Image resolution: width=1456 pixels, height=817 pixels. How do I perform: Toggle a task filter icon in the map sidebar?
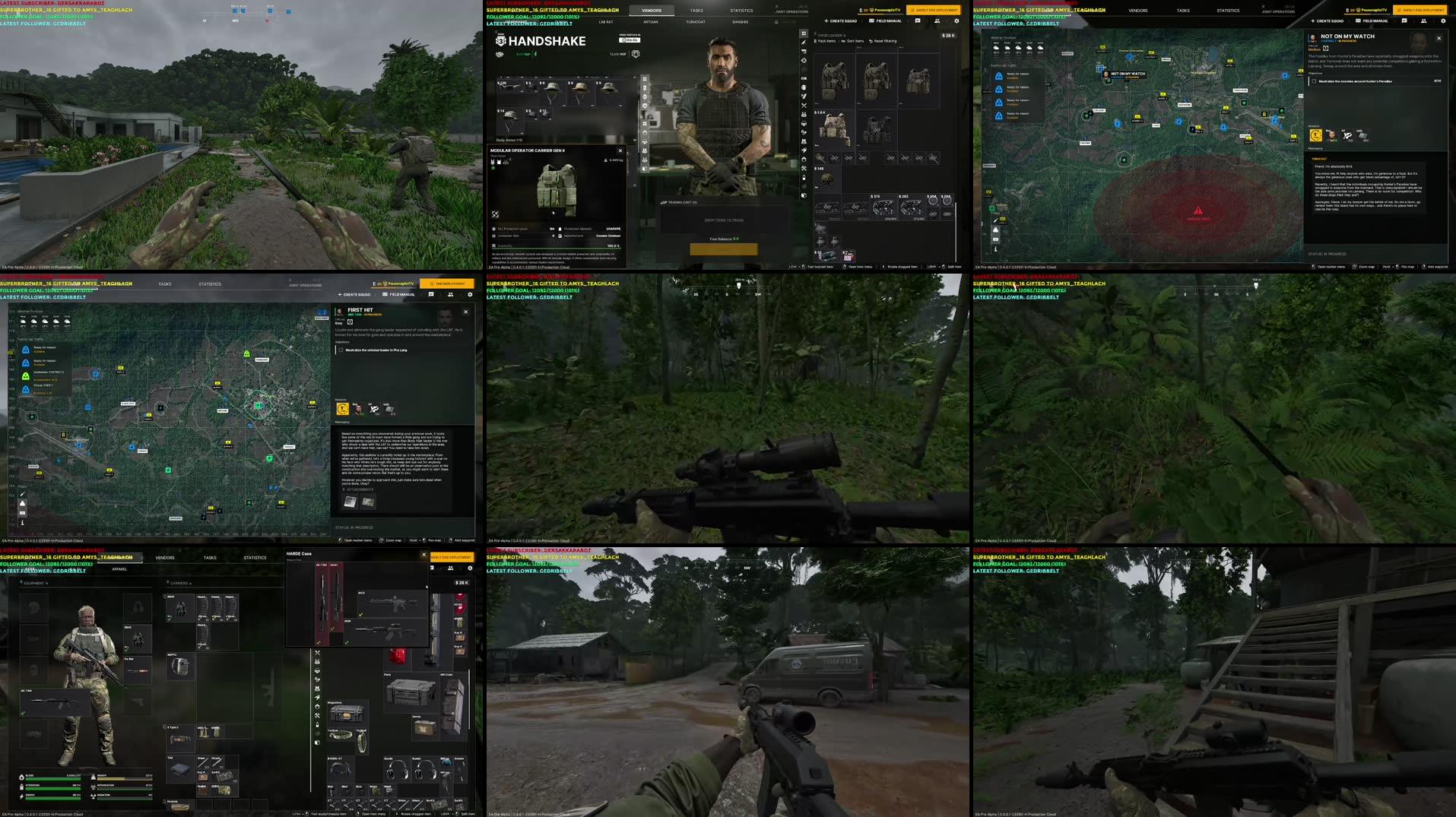pyautogui.click(x=23, y=503)
